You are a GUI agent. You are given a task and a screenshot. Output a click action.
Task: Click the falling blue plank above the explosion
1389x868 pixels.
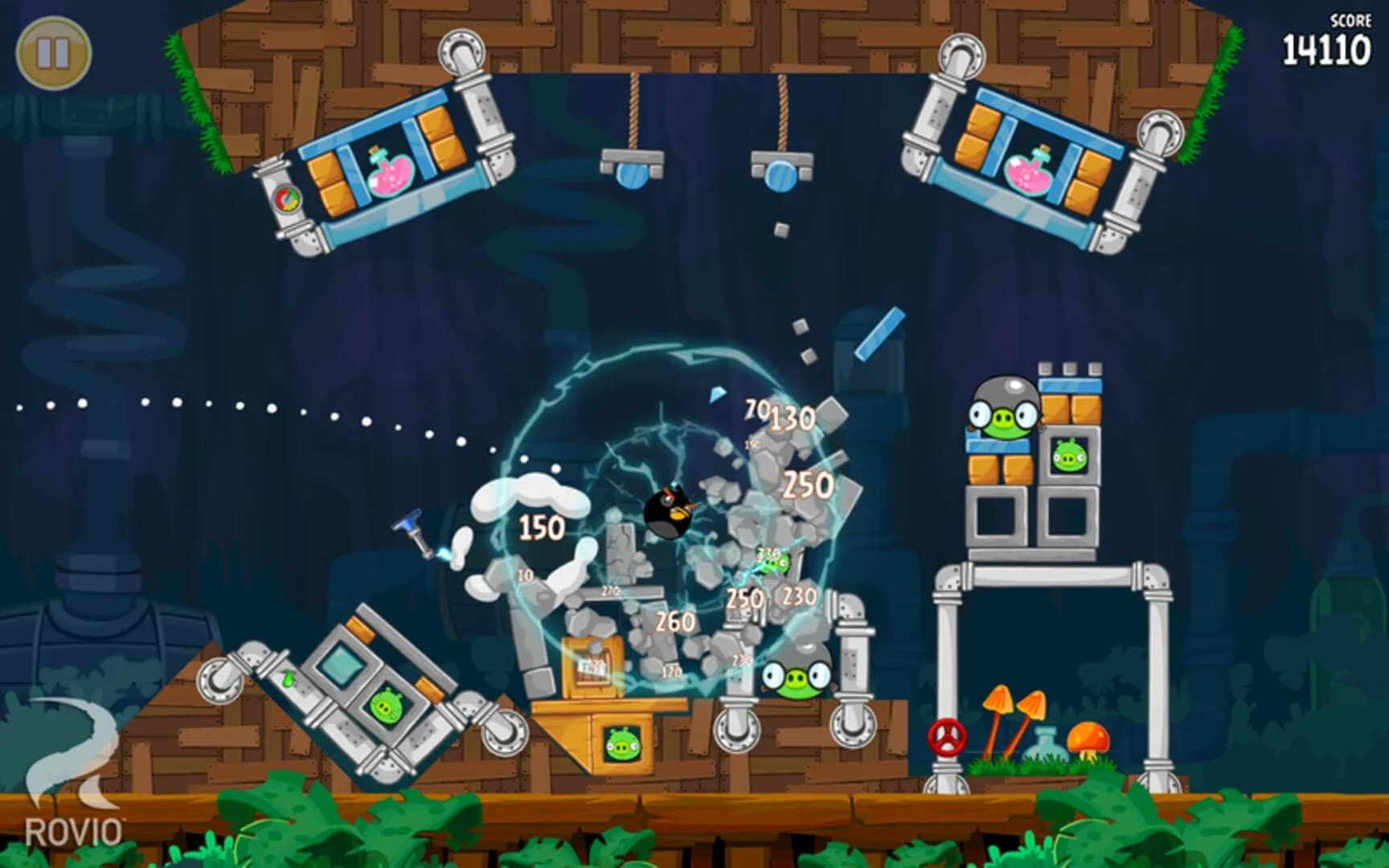880,334
